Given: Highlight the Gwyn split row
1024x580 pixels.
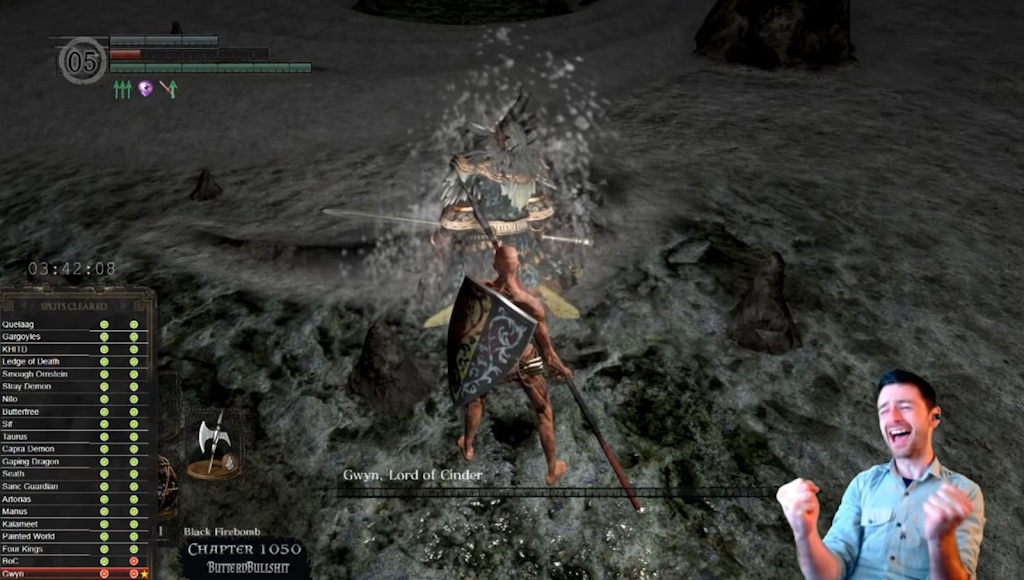Looking at the screenshot, I should point(74,574).
